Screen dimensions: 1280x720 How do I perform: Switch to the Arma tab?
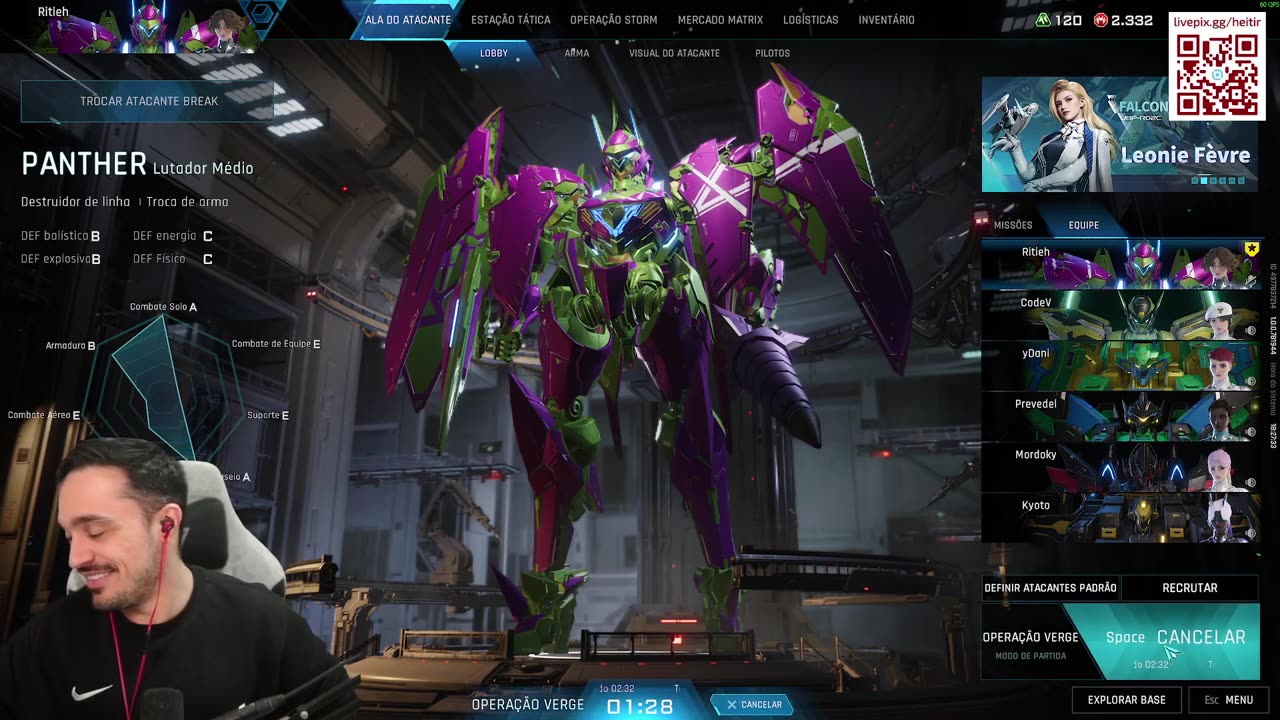point(576,53)
